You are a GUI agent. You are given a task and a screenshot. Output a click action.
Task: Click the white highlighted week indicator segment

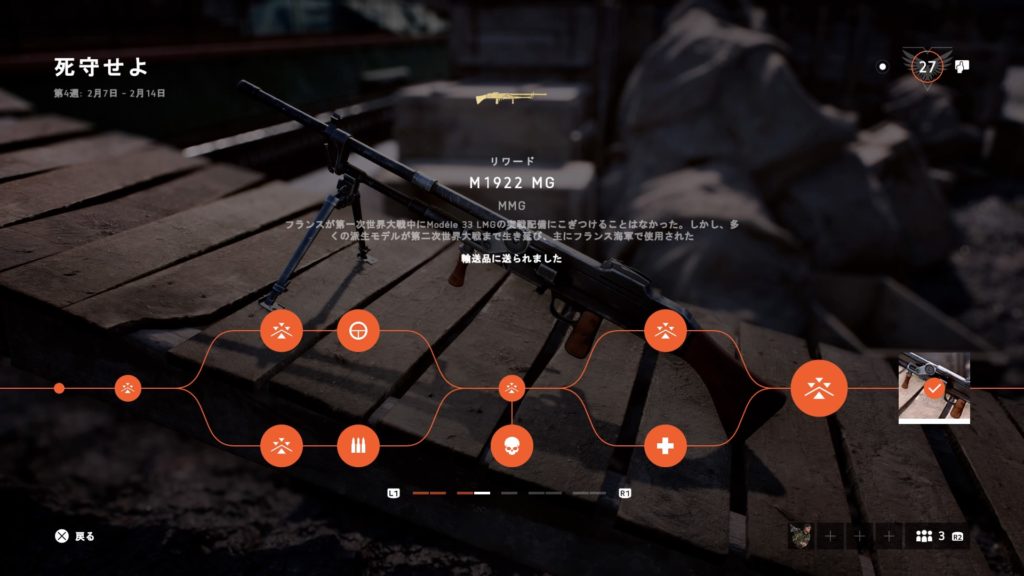pyautogui.click(x=482, y=493)
